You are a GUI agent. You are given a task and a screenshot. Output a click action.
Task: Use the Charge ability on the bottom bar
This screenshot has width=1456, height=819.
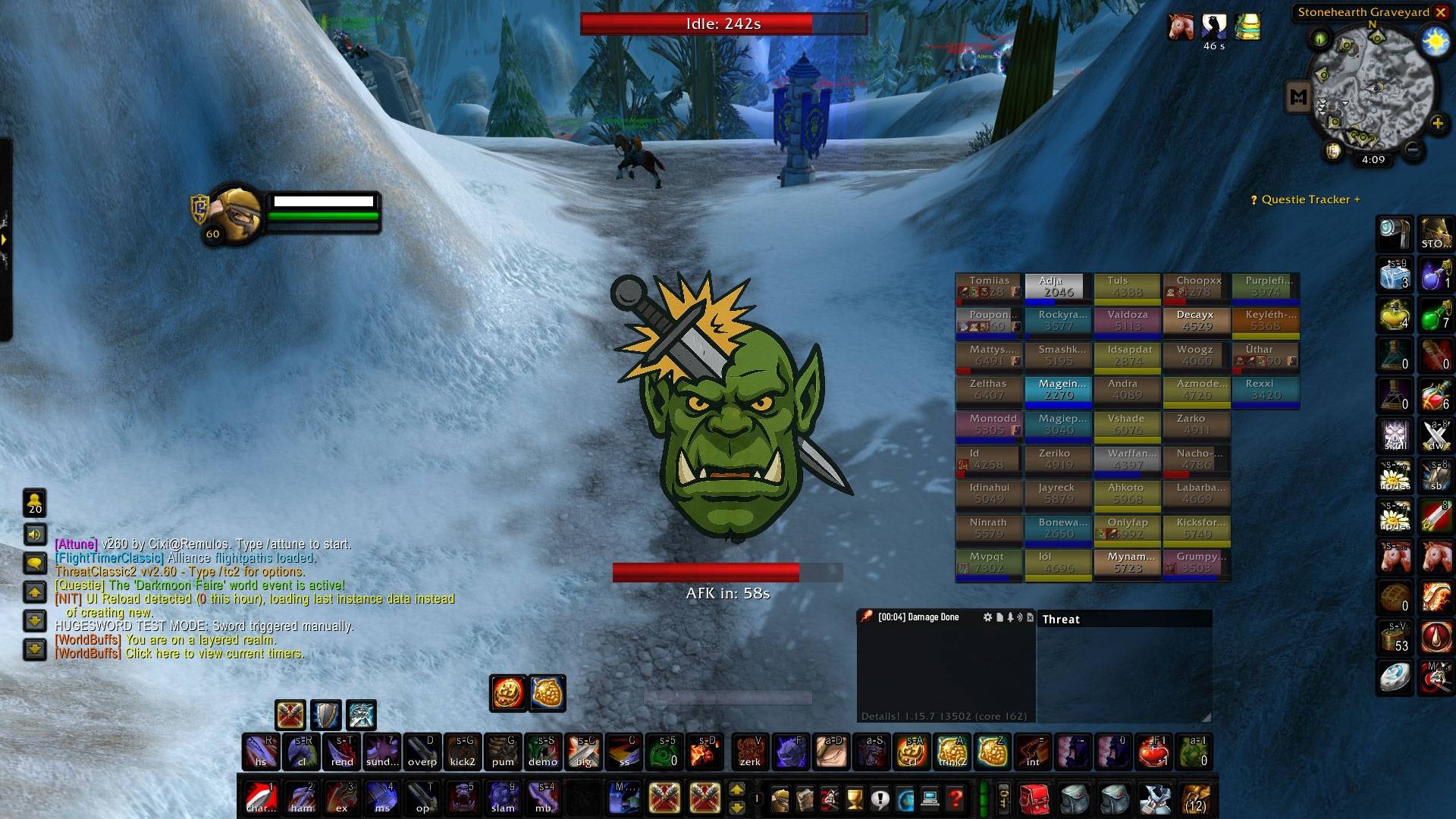262,799
